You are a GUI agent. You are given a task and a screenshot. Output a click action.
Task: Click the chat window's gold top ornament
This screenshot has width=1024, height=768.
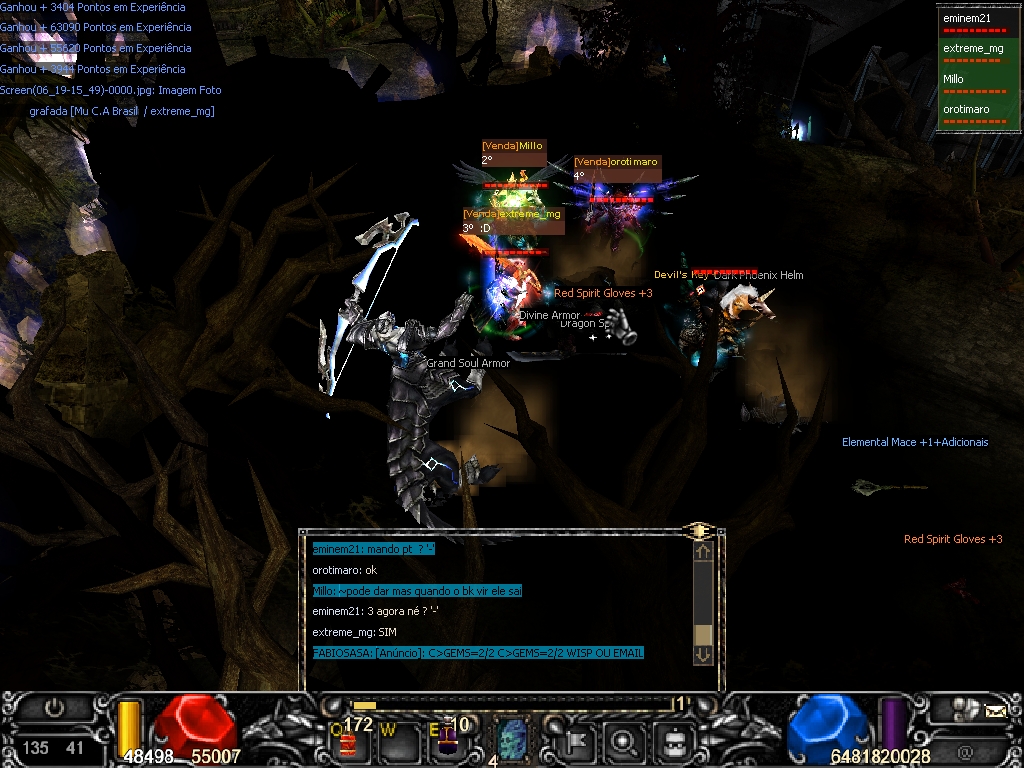[x=700, y=530]
